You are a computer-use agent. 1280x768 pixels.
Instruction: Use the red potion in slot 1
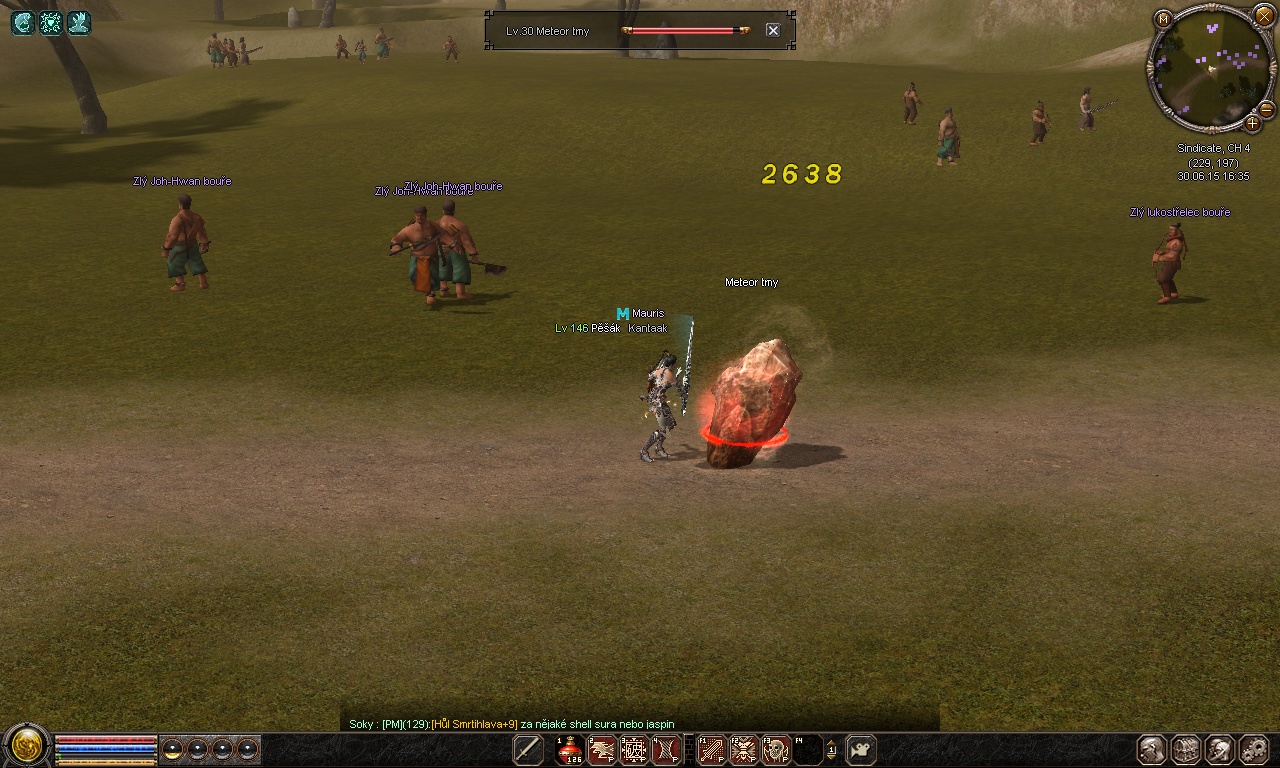pos(570,750)
